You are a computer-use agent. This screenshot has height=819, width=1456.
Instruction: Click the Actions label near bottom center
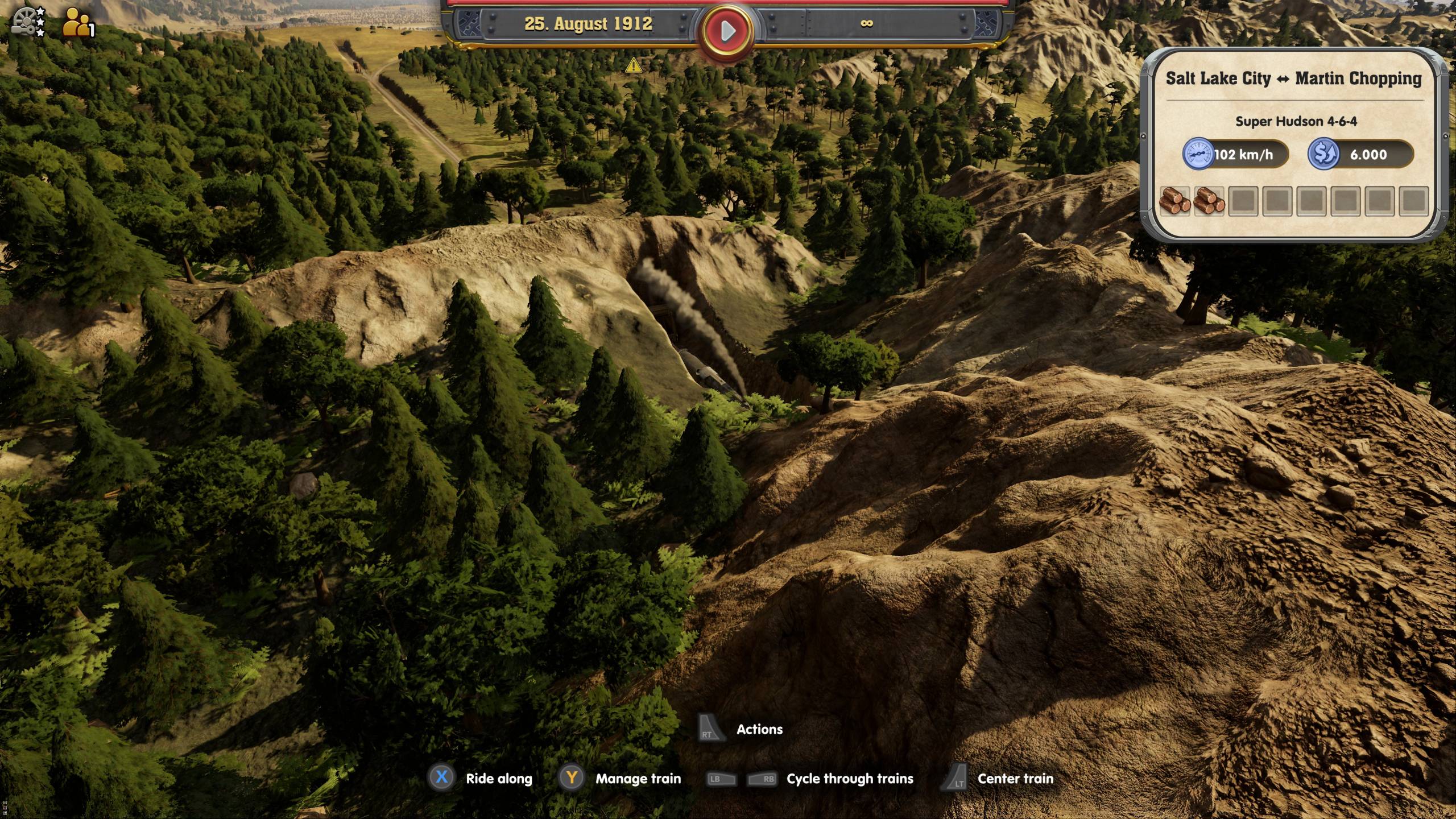[x=760, y=730]
